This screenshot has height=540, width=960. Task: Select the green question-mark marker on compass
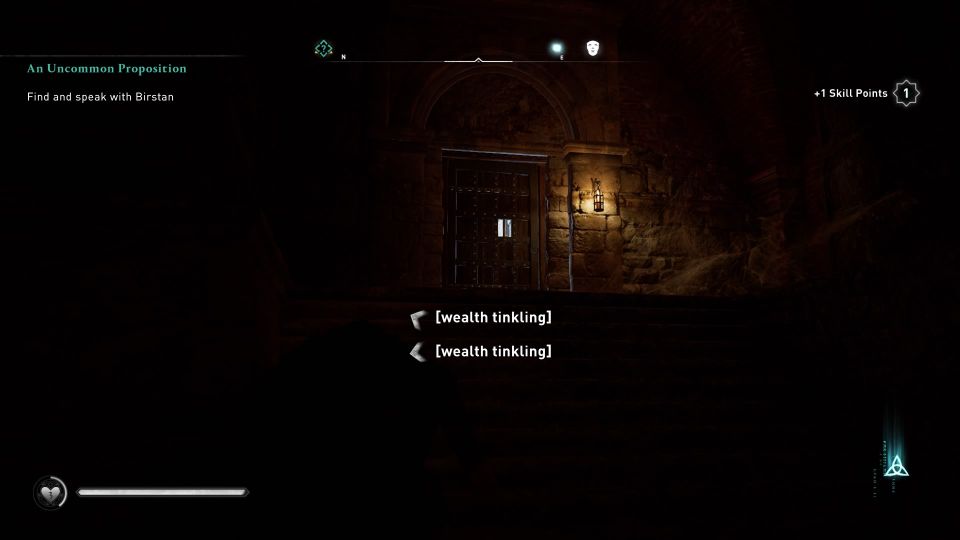pyautogui.click(x=323, y=48)
